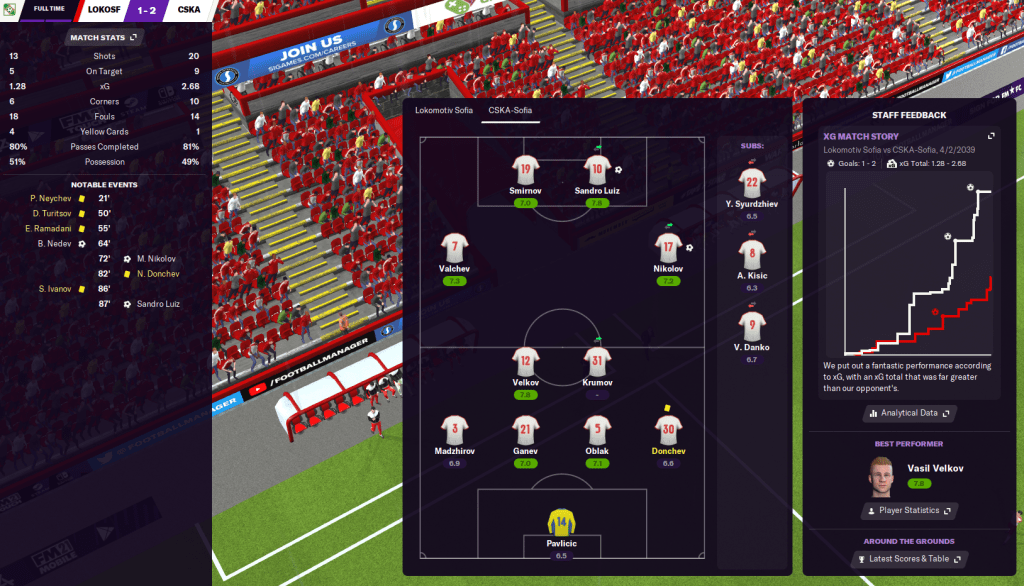
Task: Open Vasil Velkov's best performer portrait
Action: [x=881, y=475]
